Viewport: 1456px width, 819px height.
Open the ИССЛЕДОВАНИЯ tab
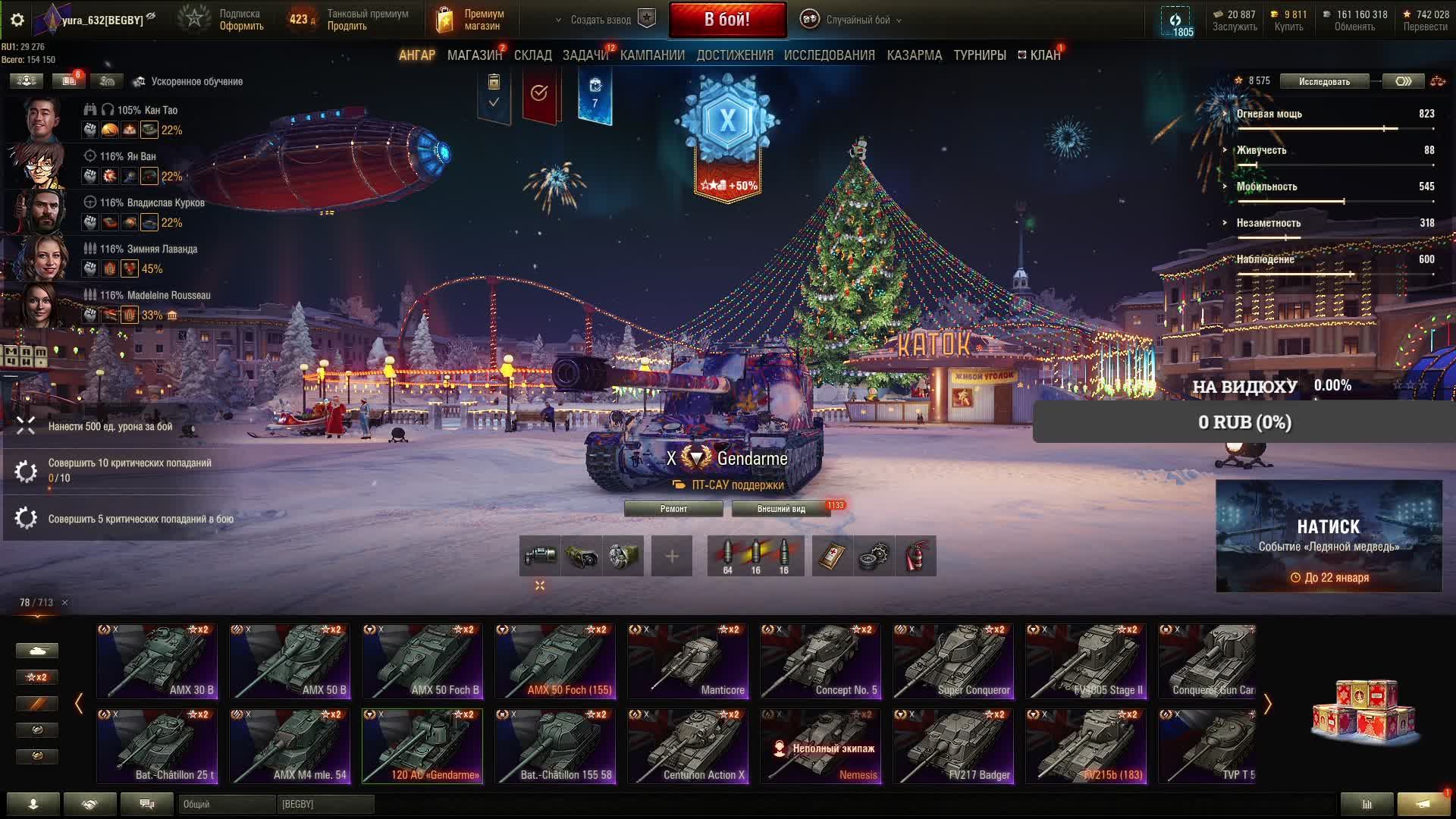click(829, 55)
